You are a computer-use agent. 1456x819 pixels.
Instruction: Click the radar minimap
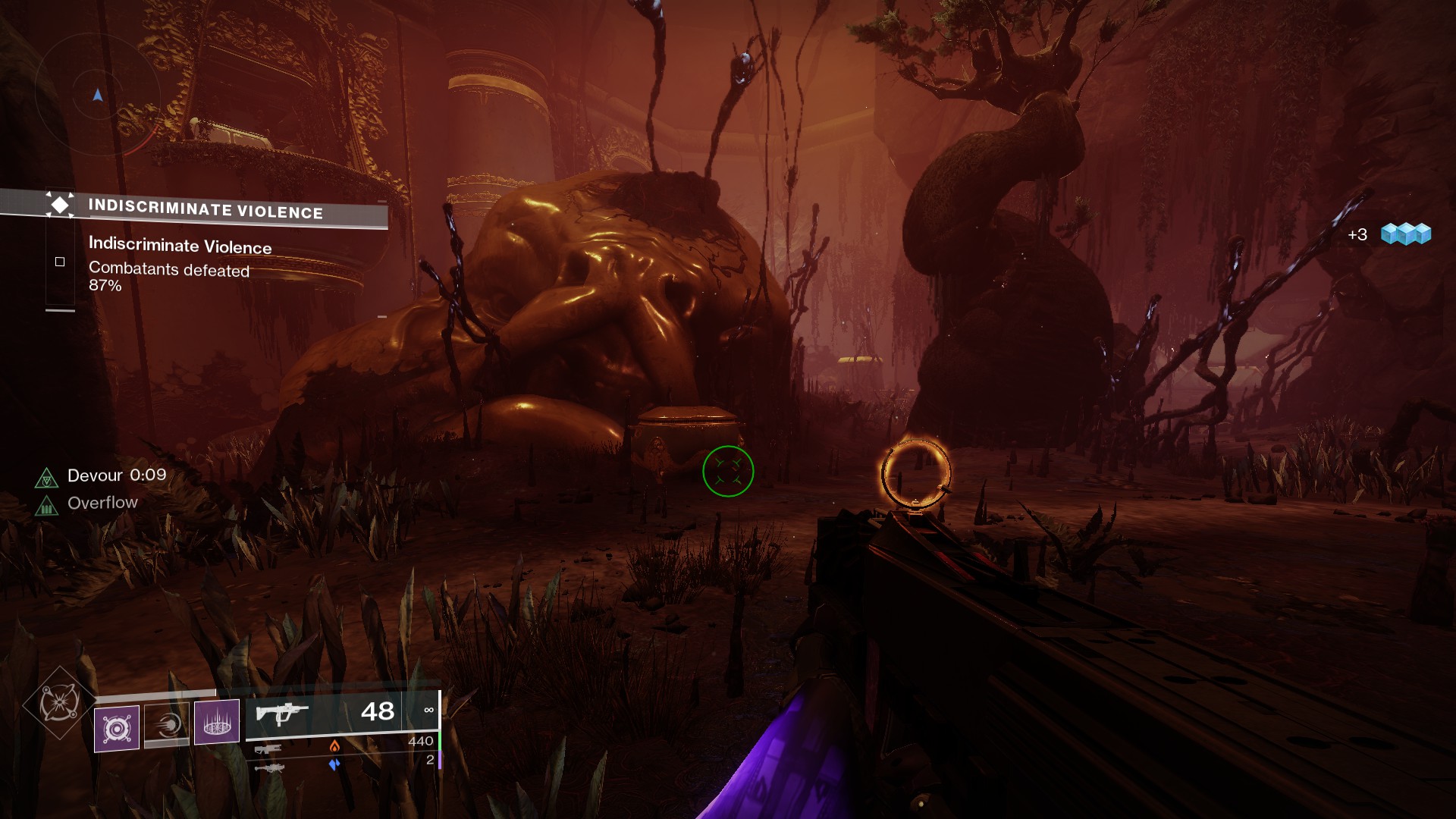coord(97,95)
